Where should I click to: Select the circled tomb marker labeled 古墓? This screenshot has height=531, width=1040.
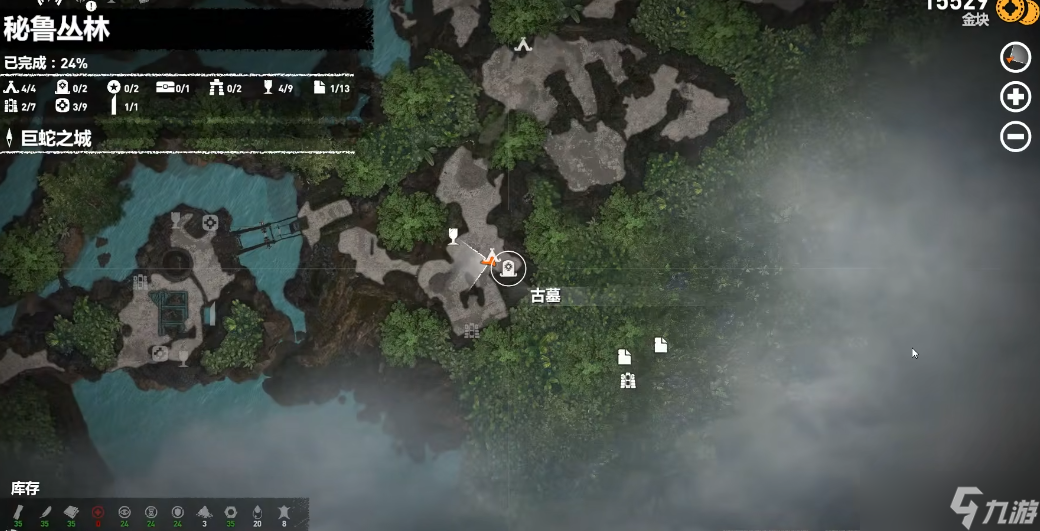[x=508, y=267]
